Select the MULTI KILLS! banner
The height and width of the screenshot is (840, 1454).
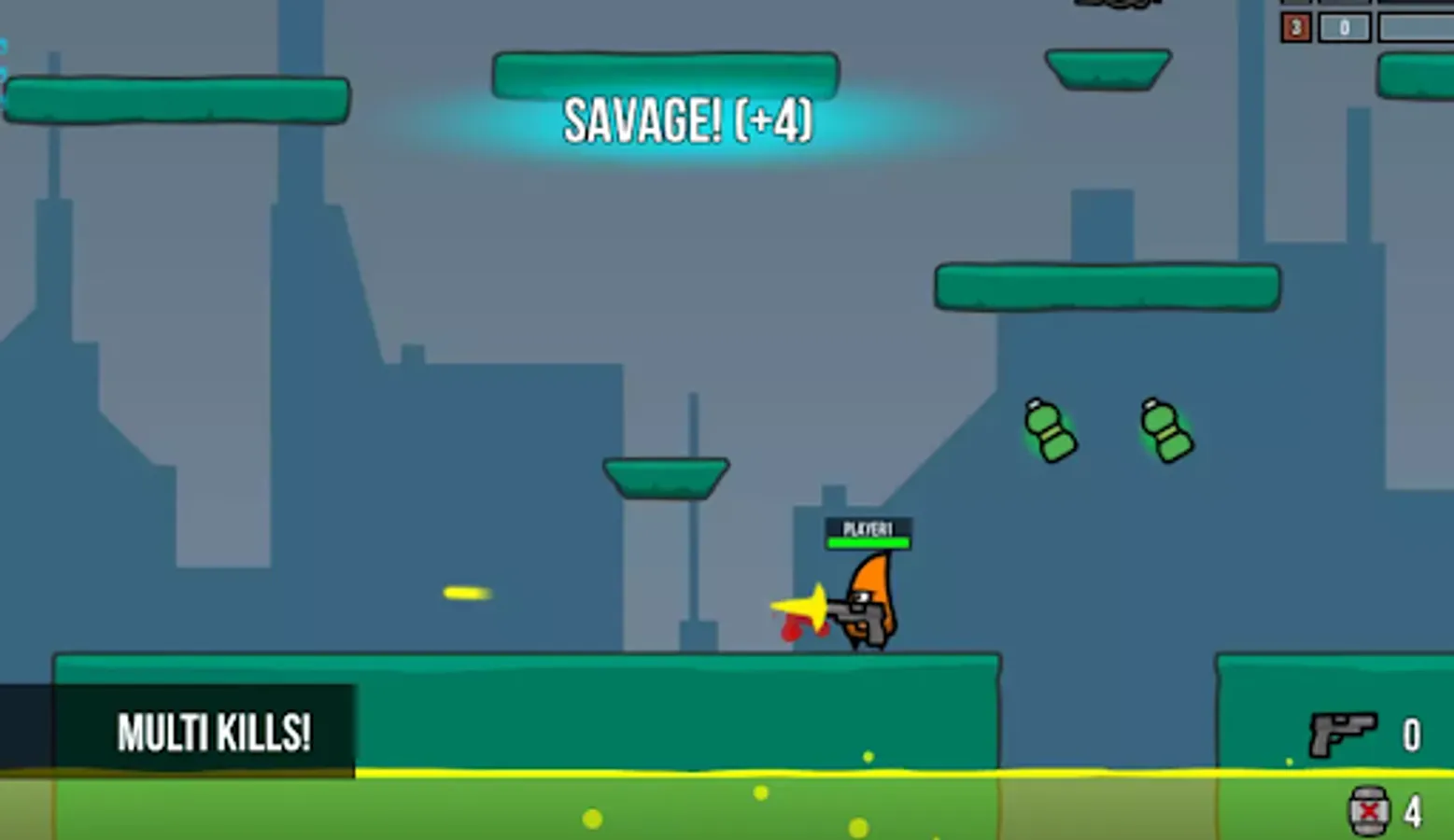point(213,732)
